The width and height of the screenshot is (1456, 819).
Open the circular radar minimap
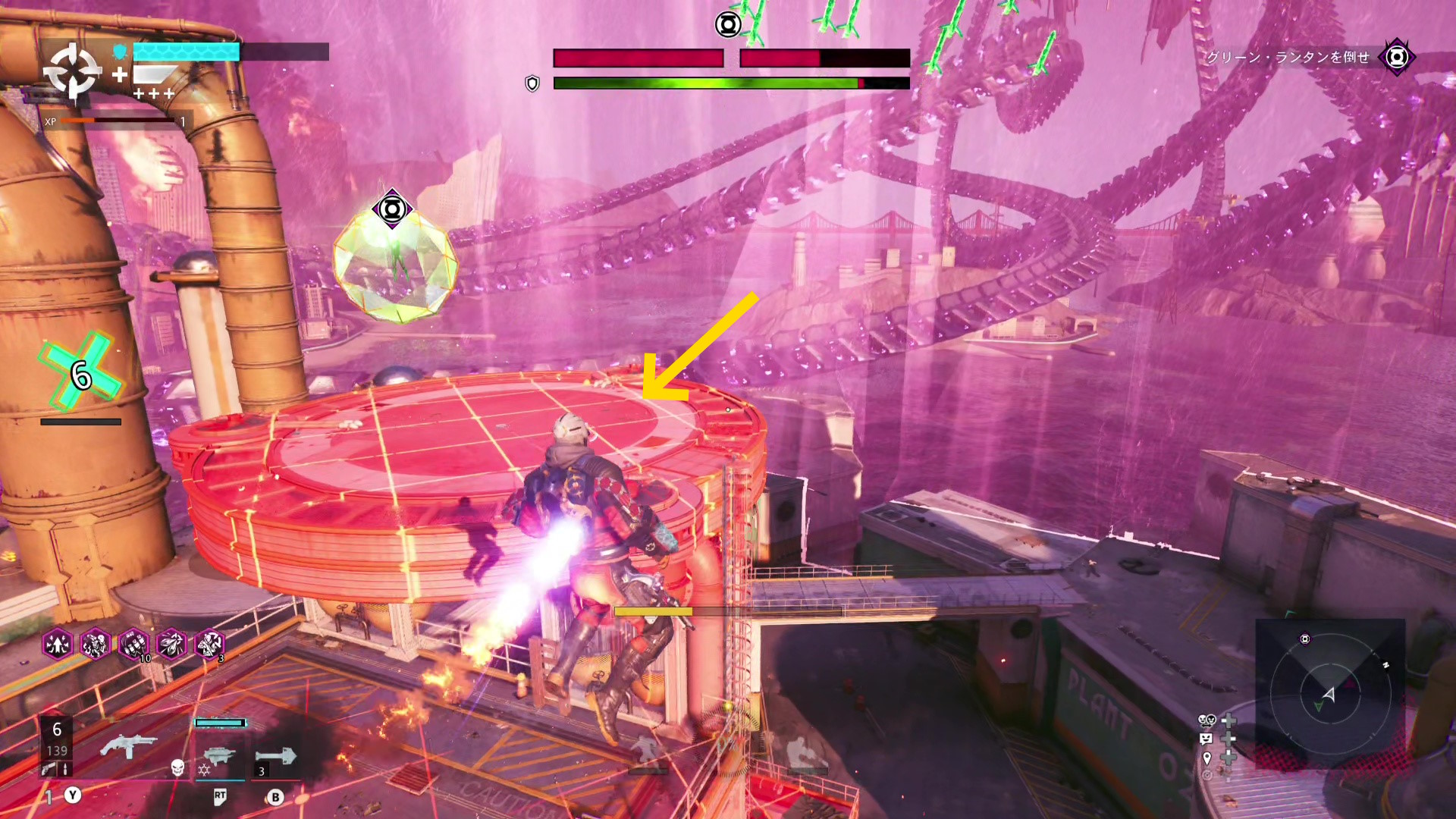(1330, 692)
